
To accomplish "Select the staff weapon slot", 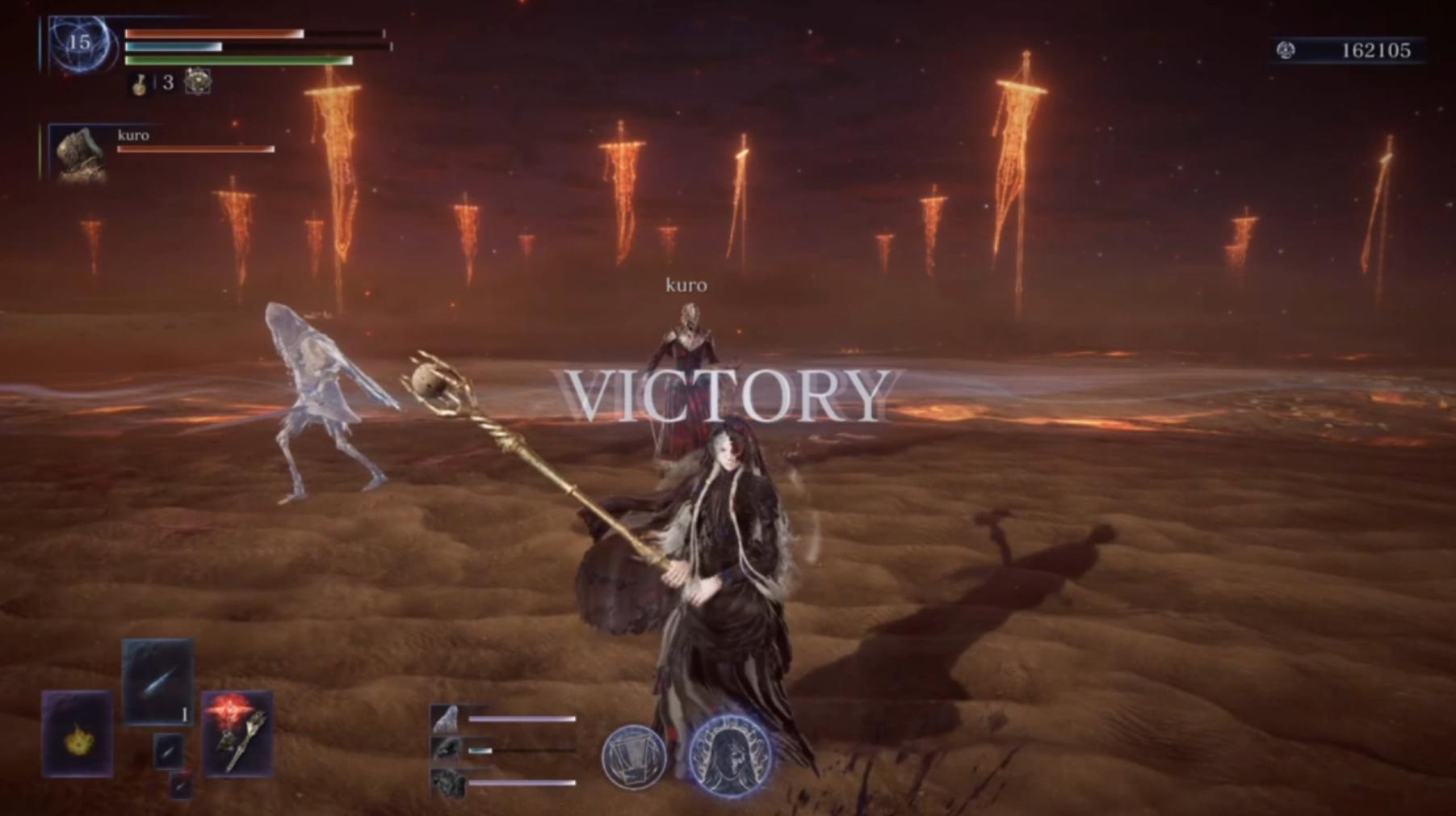I will [x=237, y=734].
